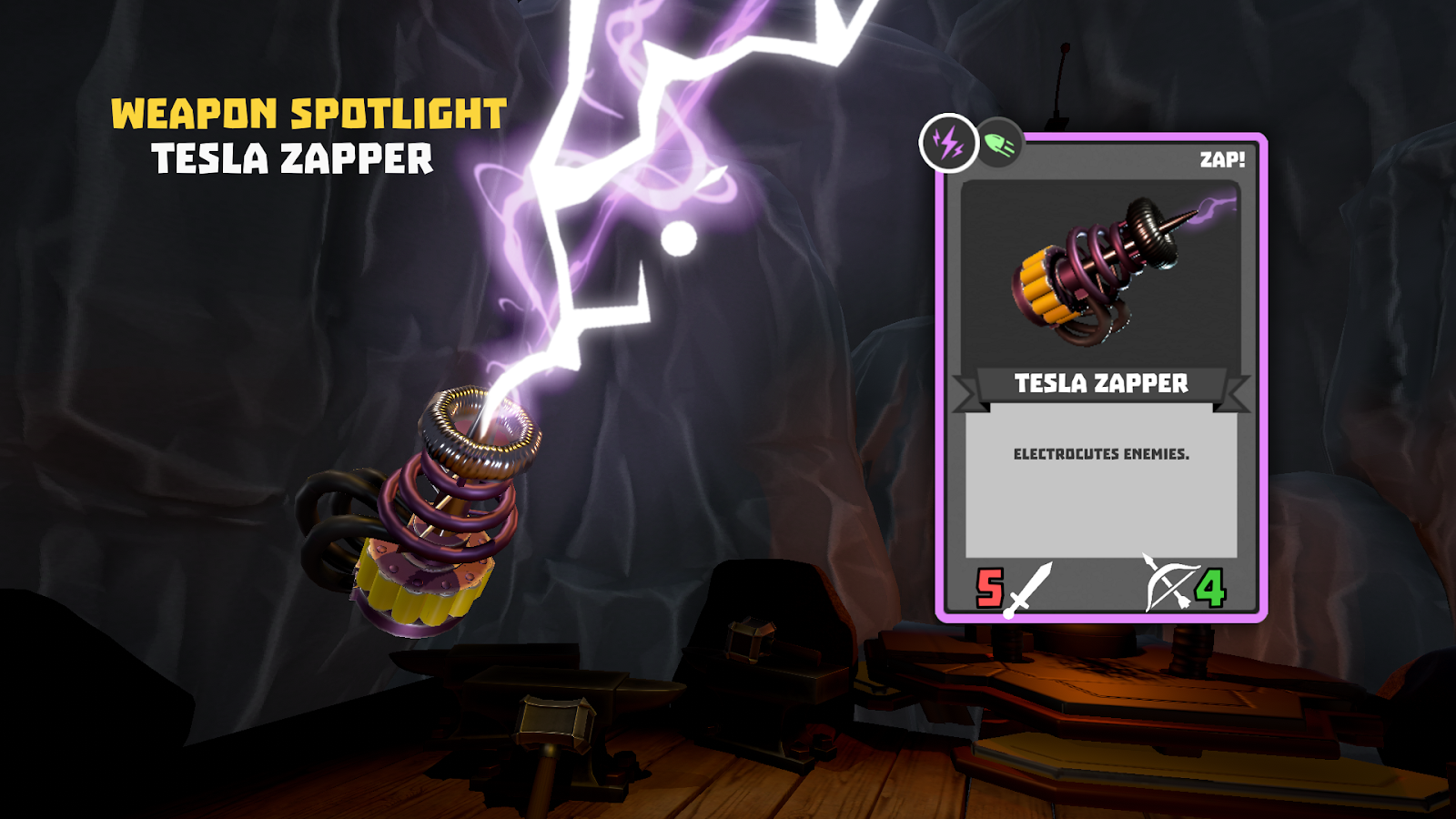Click the green projectile type icon

pyautogui.click(x=1000, y=144)
